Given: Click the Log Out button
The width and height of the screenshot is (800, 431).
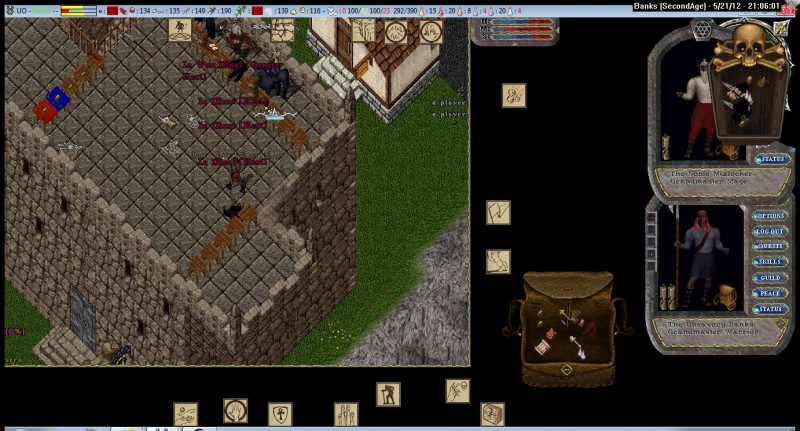Looking at the screenshot, I should [x=769, y=231].
